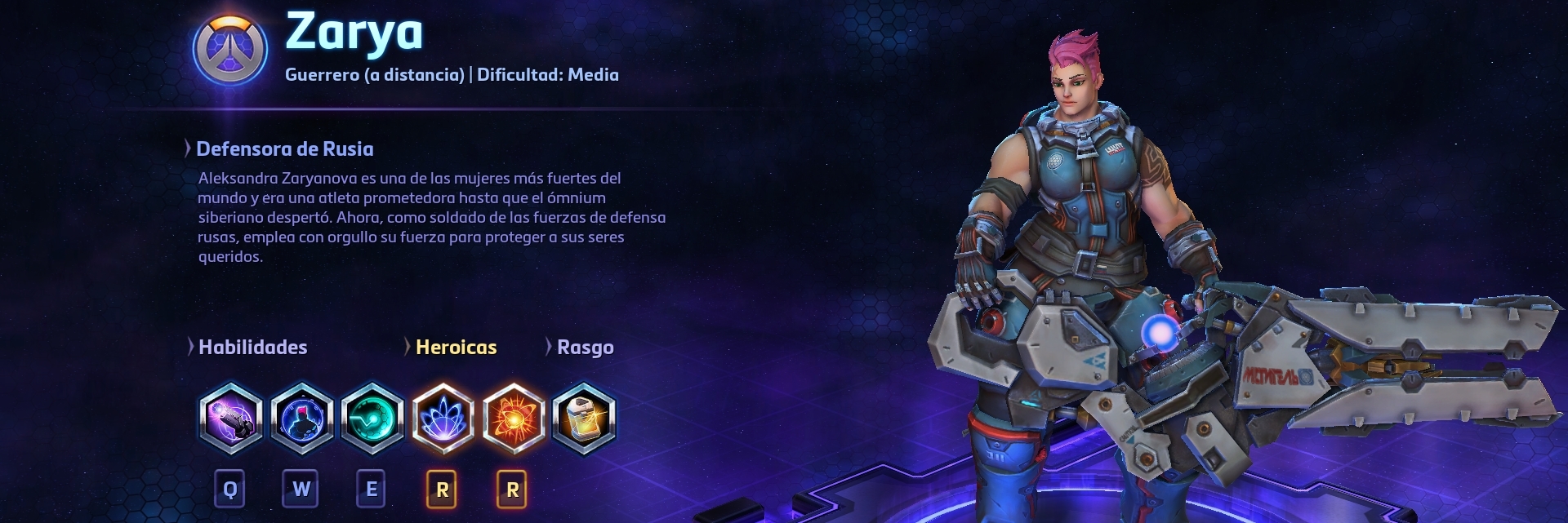Select the Particle Grenade launcher ability icon

(x=231, y=419)
